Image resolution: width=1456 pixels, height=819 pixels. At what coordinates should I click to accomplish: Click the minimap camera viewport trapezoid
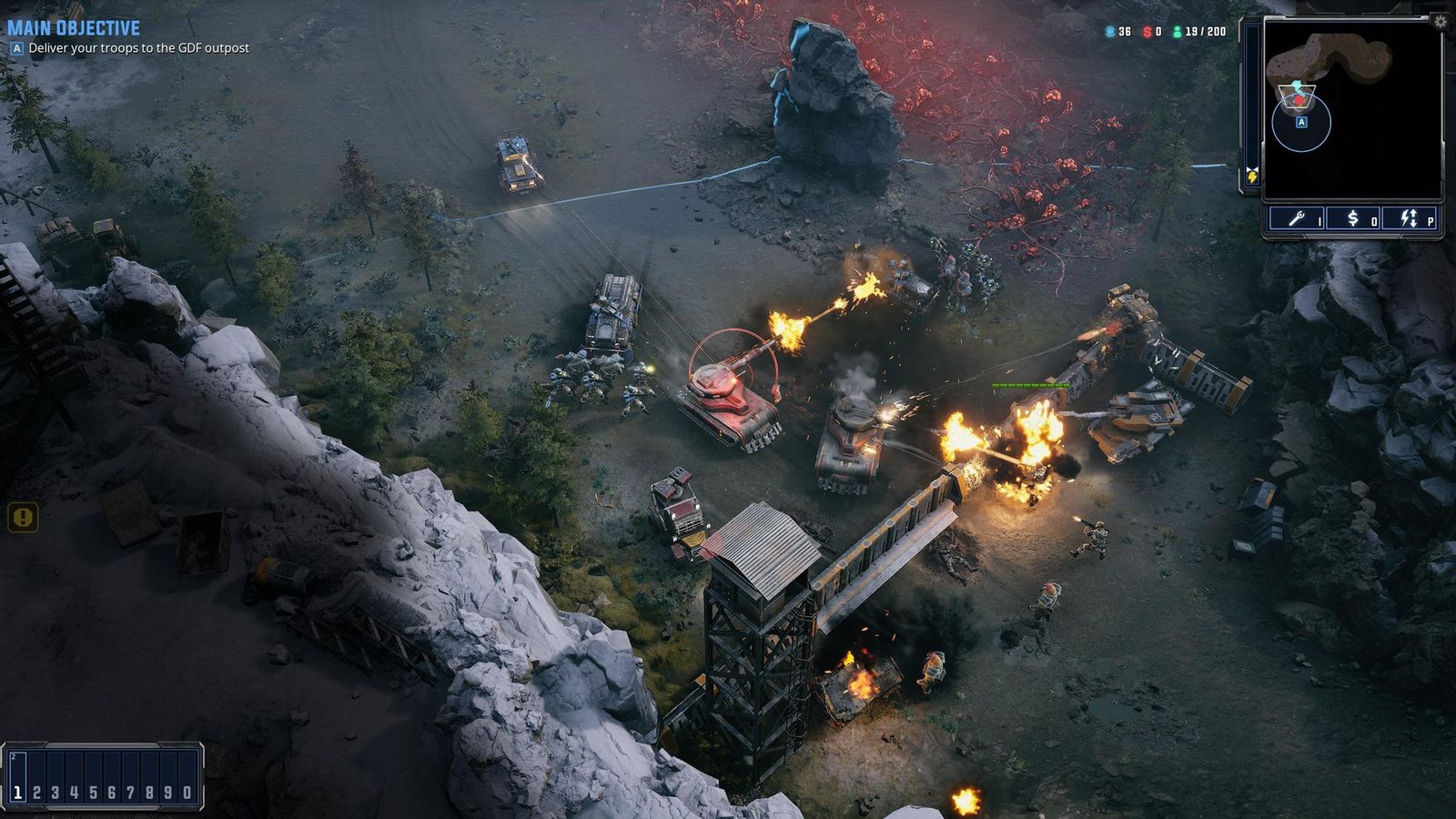1297,96
